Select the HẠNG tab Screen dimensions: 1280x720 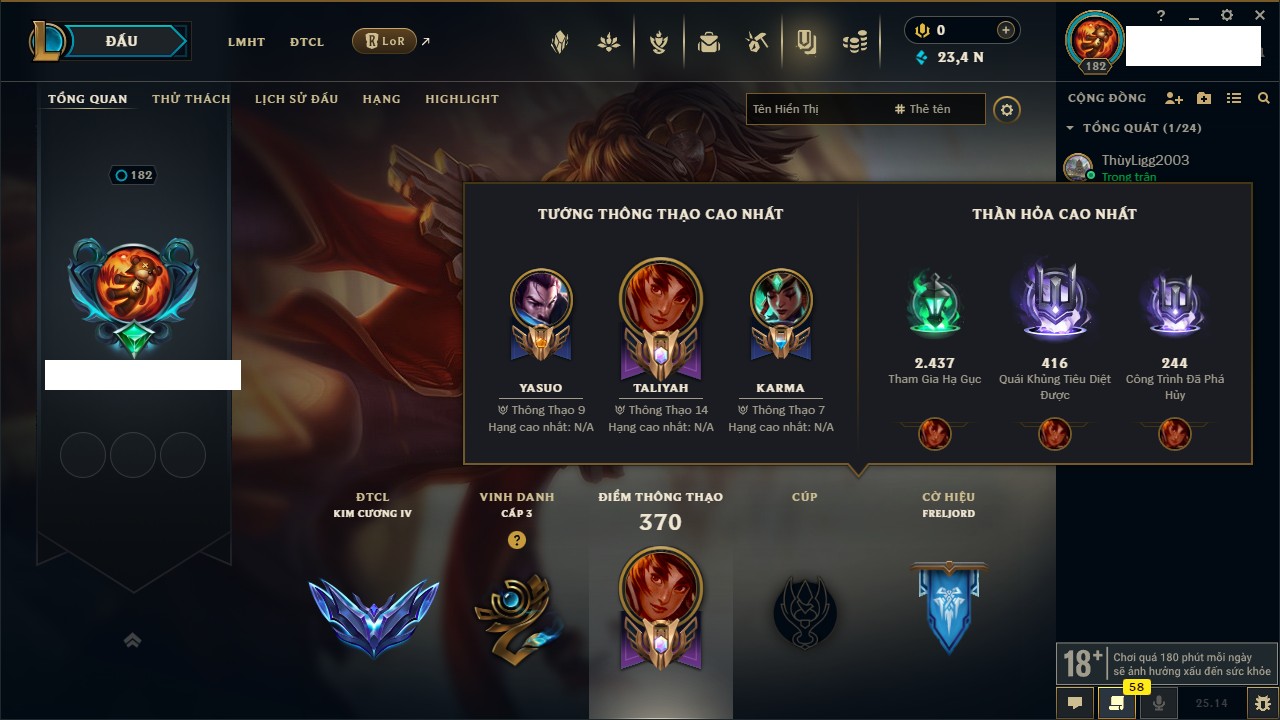click(381, 99)
